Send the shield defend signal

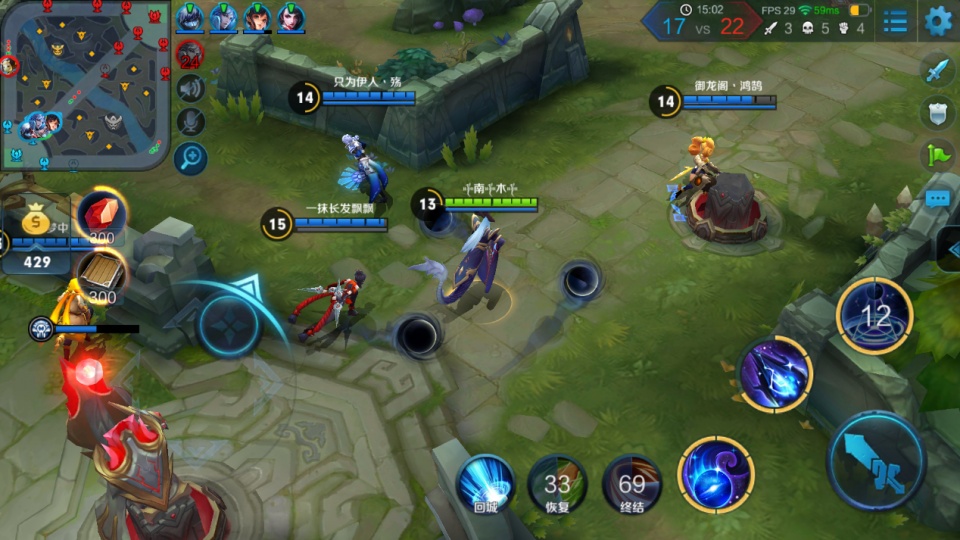(x=937, y=114)
